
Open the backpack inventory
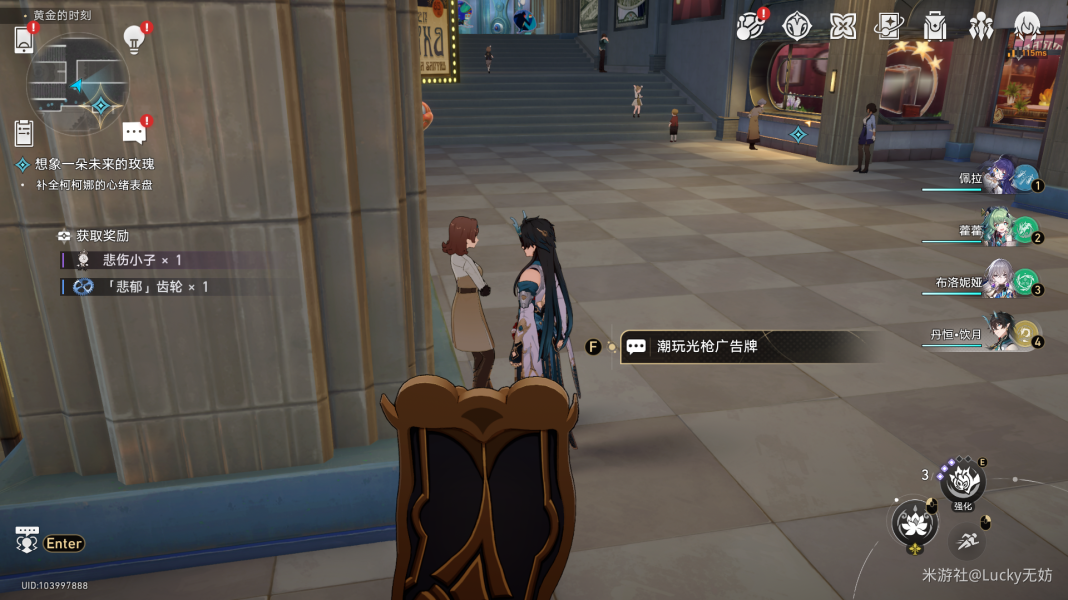pyautogui.click(x=935, y=26)
